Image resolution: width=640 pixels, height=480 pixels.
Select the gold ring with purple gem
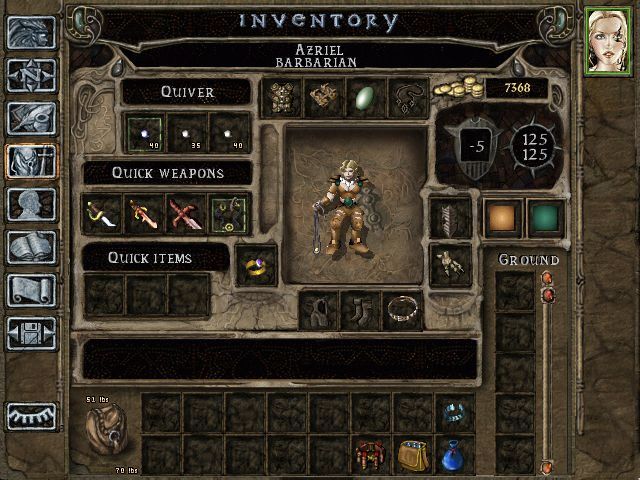point(256,266)
